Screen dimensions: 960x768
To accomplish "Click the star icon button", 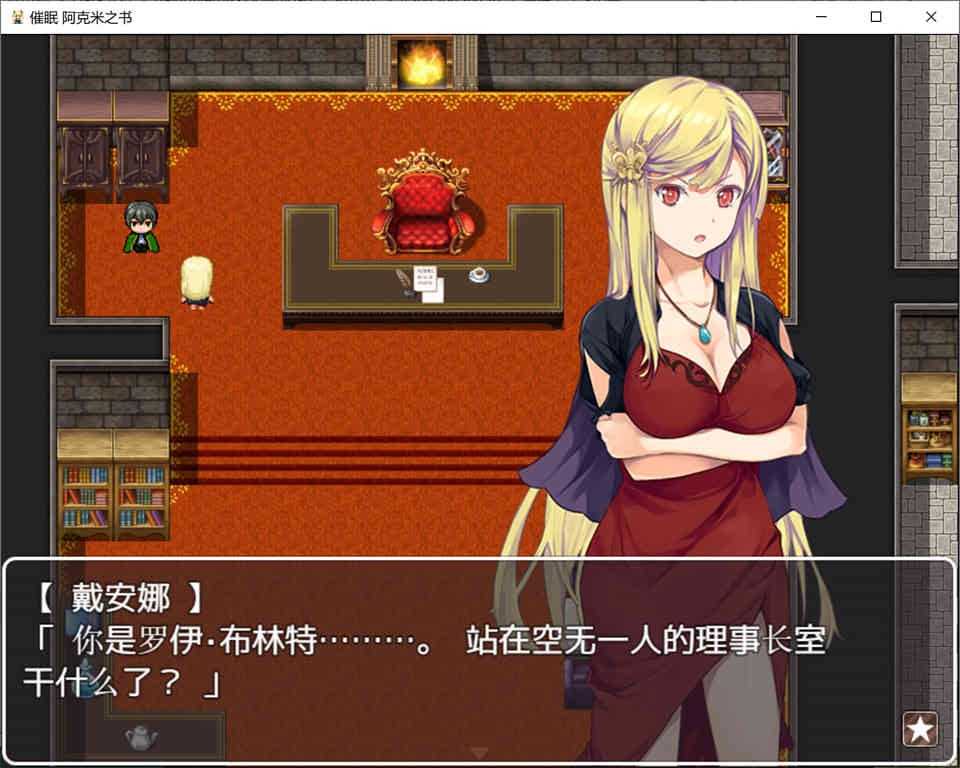I will (x=920, y=729).
